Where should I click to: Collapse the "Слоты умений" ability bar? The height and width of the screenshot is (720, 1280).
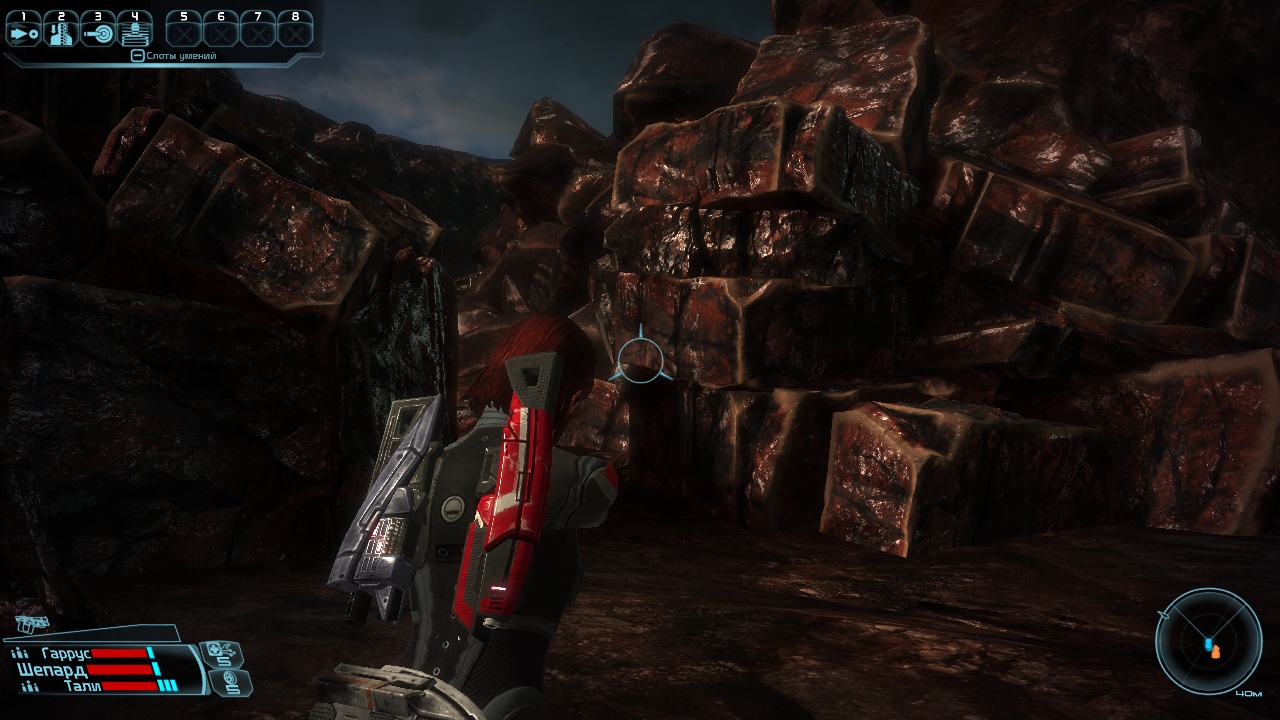pyautogui.click(x=138, y=56)
